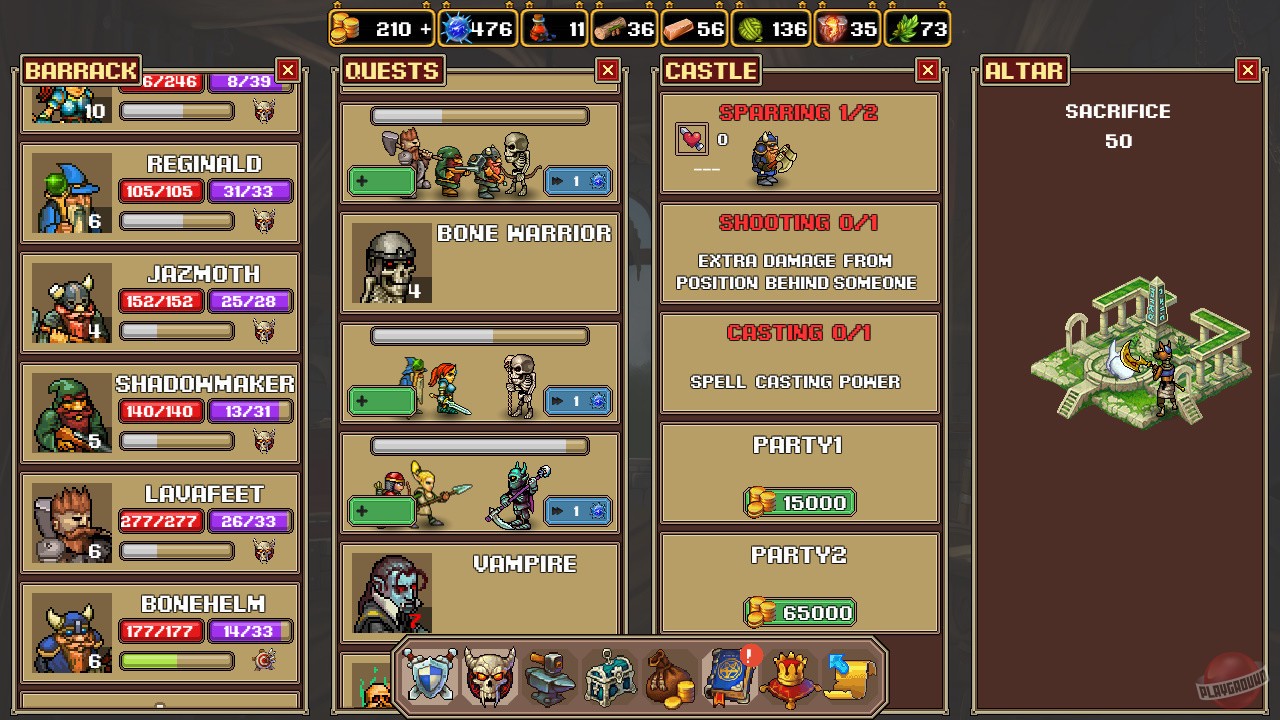Open the gold bag inventory icon
1280x720 pixels.
670,676
